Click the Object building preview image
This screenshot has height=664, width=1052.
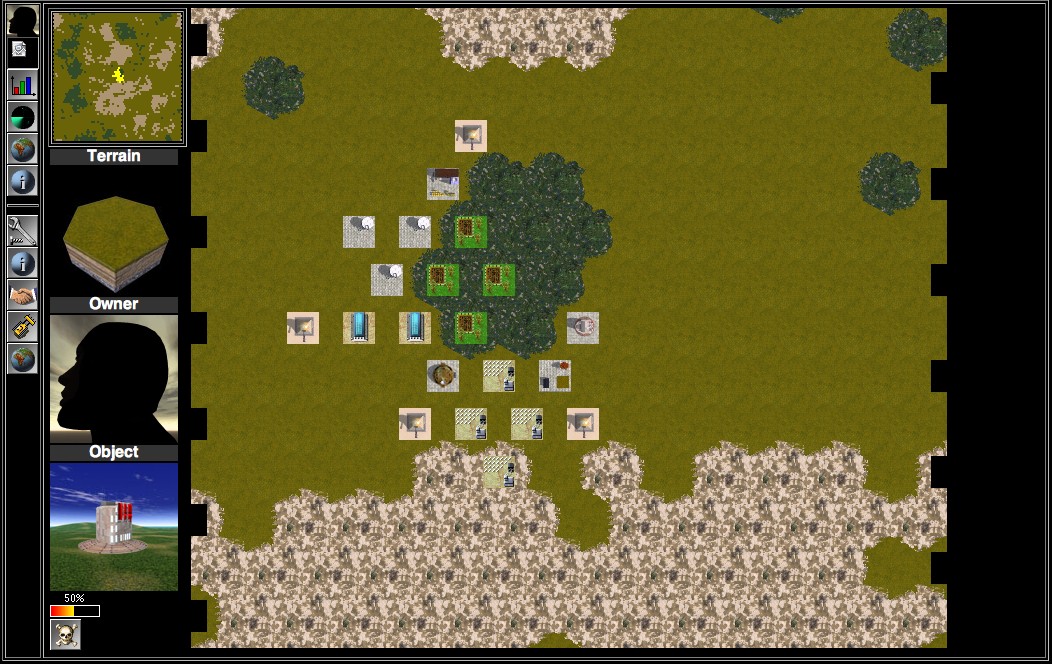coord(114,527)
